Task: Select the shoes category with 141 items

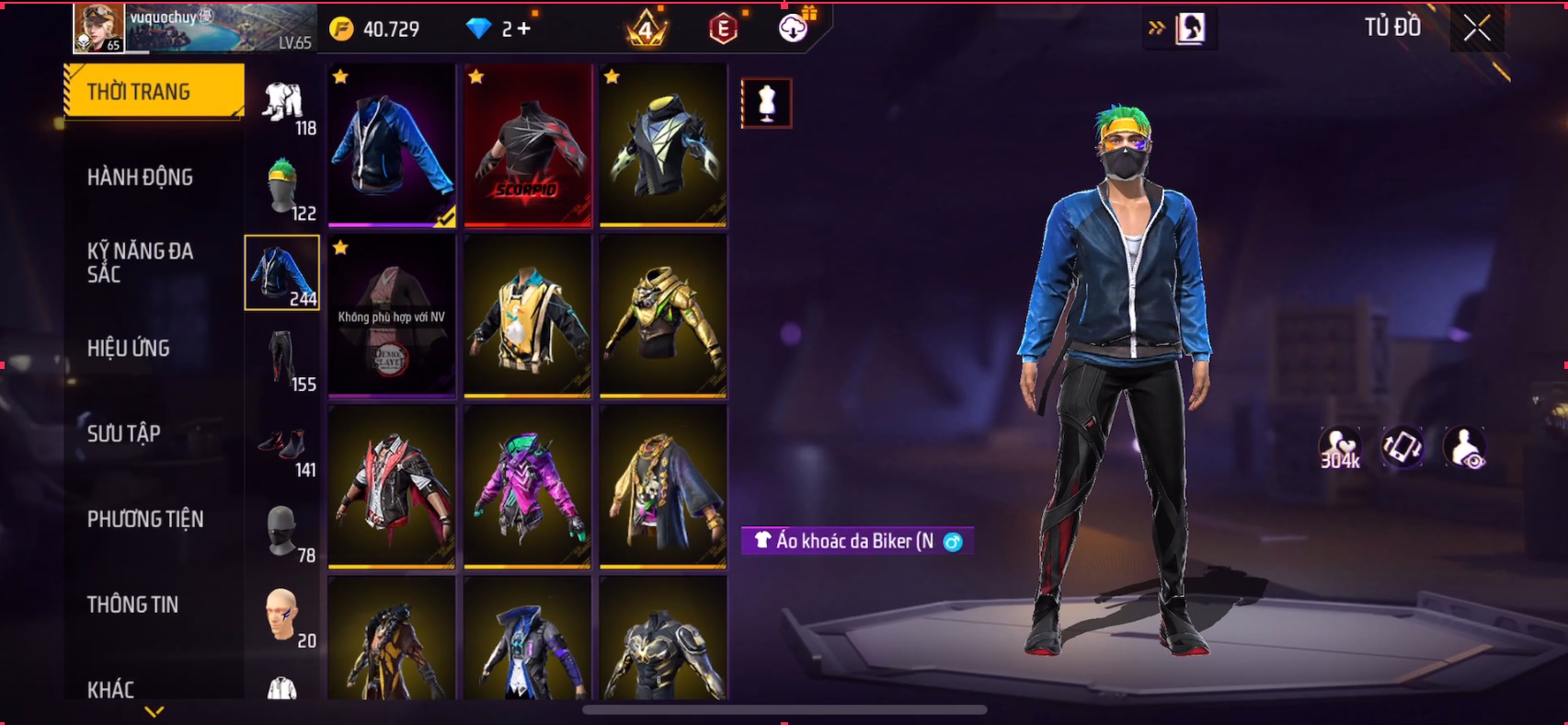Action: pyautogui.click(x=283, y=445)
